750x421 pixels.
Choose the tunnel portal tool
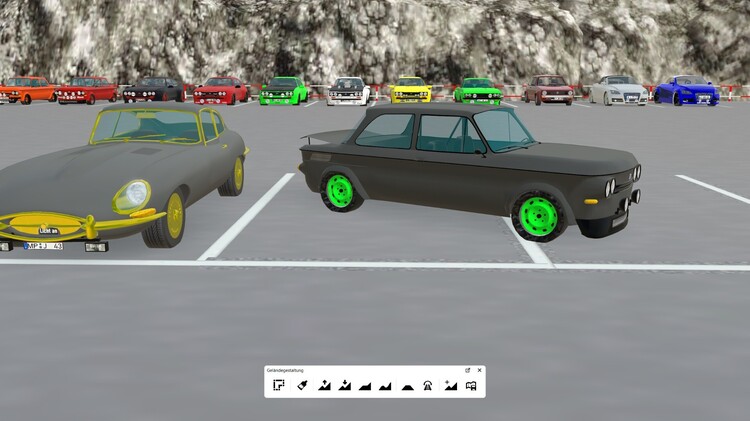pyautogui.click(x=428, y=385)
